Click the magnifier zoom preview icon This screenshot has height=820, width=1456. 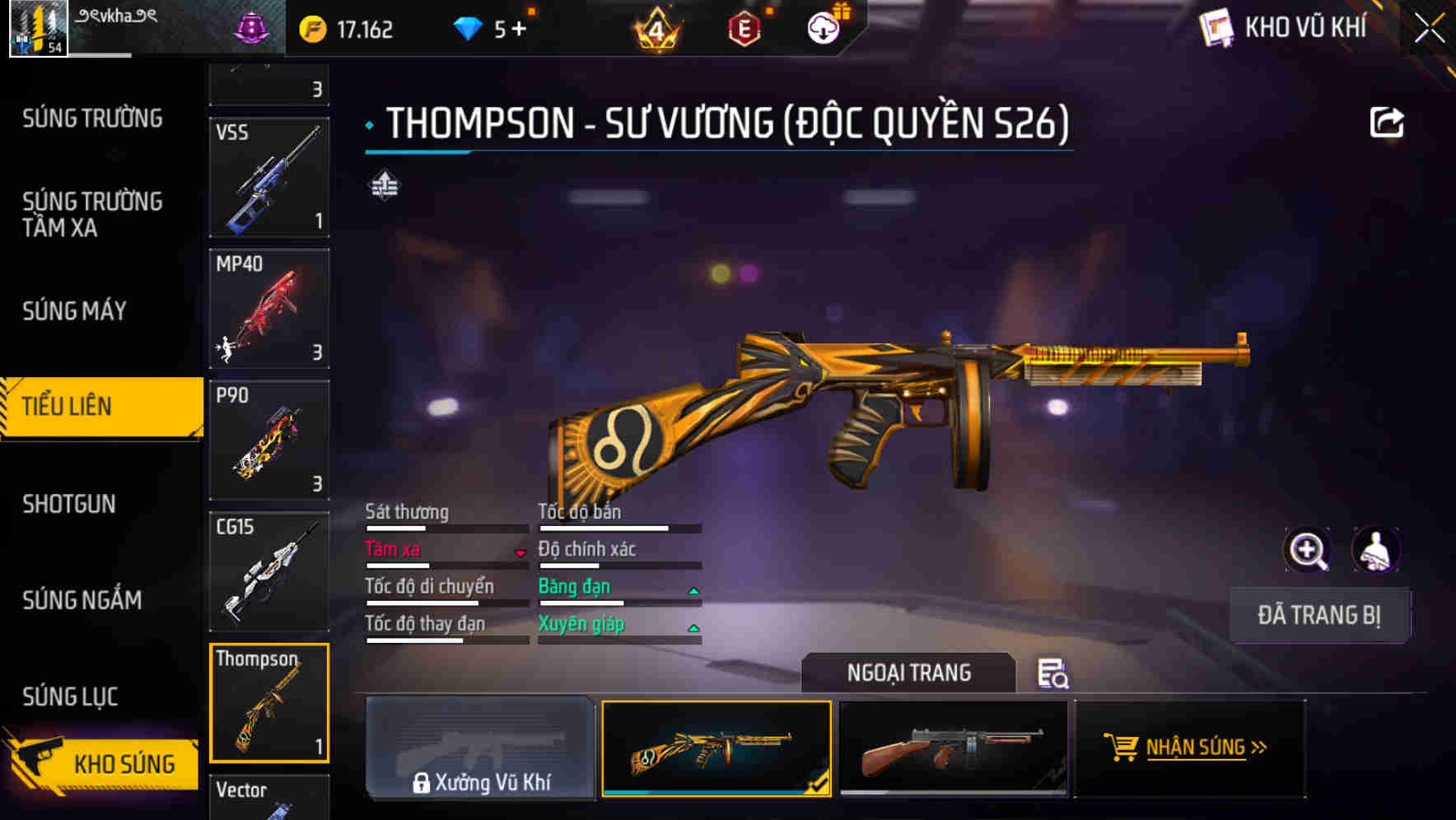[x=1308, y=550]
